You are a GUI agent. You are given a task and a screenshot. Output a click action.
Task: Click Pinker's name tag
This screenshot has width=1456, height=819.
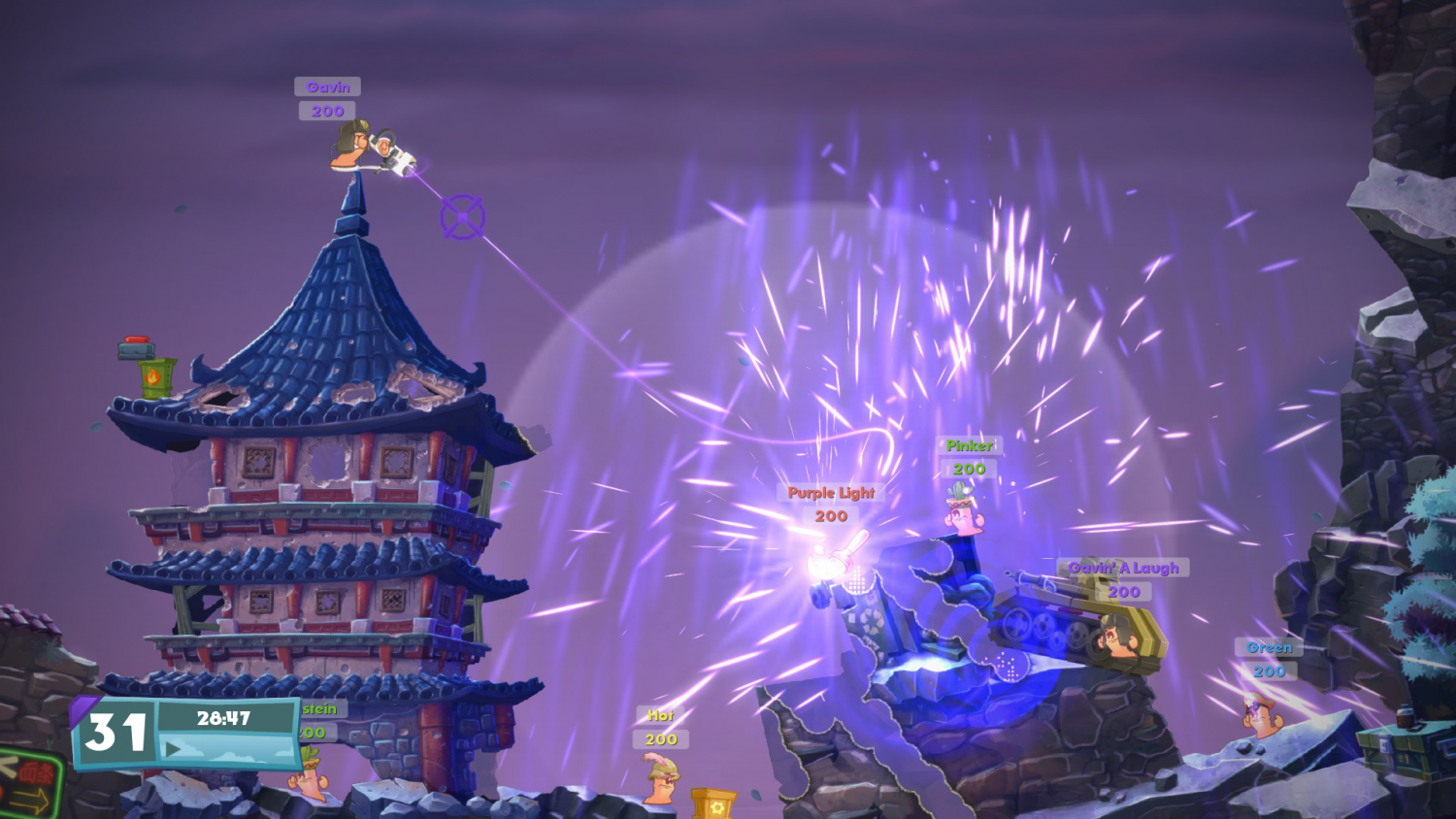pos(971,446)
